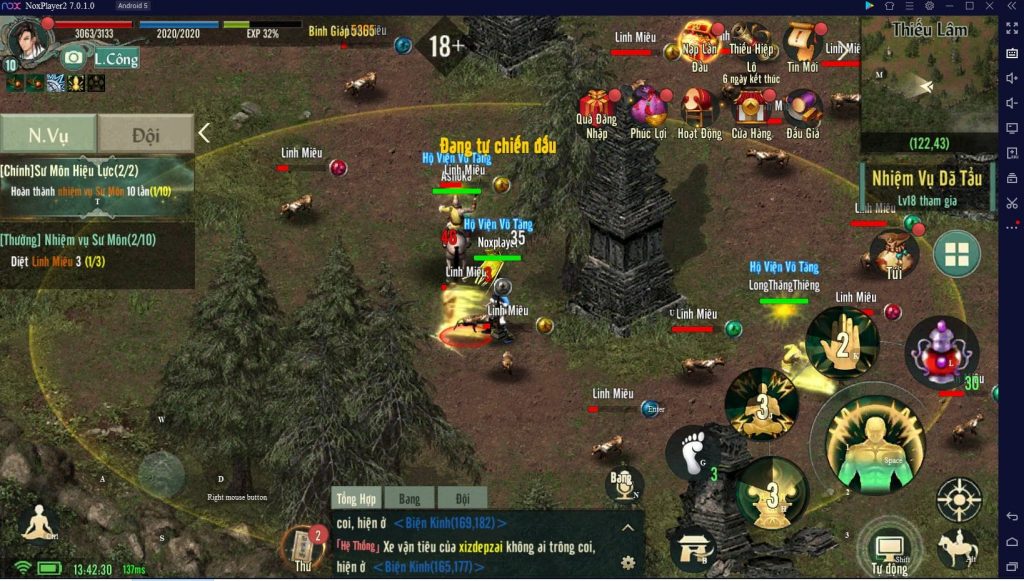The width and height of the screenshot is (1024, 581).
Task: Open the Nhiệm vụ Sư Môn quest entry
Action: (x=97, y=249)
